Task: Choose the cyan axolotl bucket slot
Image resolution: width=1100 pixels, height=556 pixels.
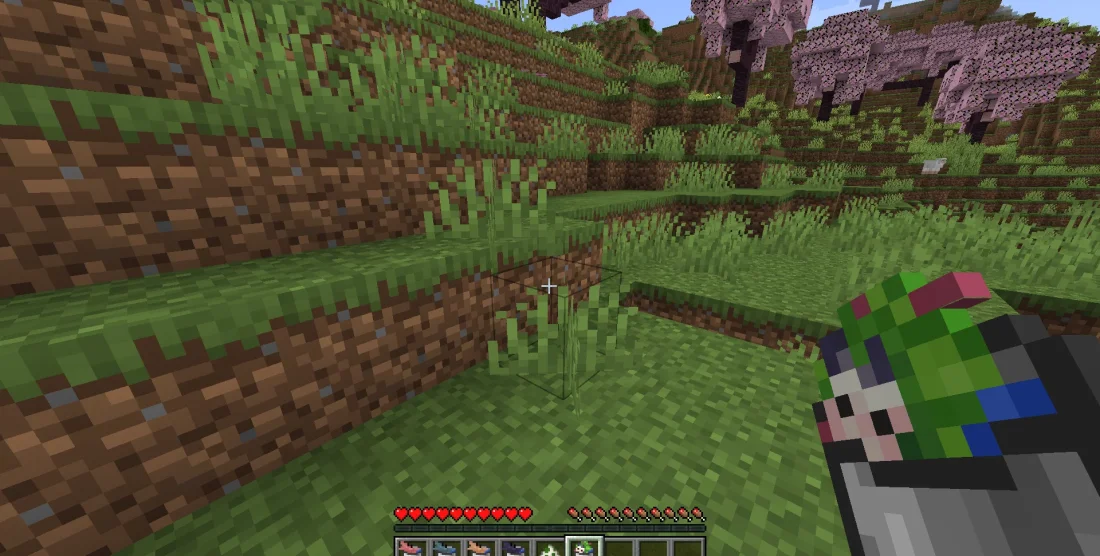Action: pos(443,548)
